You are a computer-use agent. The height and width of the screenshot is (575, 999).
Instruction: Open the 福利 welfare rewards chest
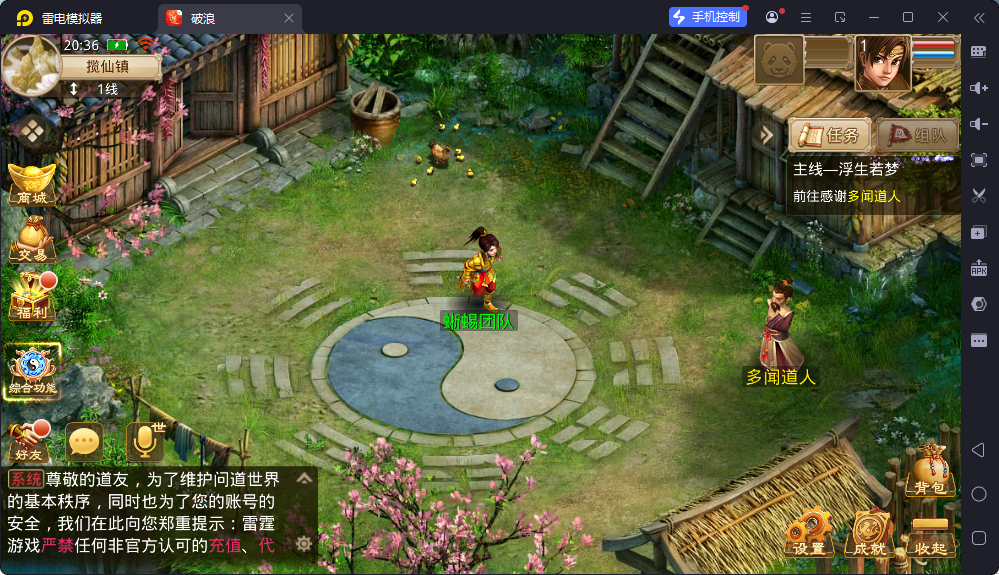(x=31, y=295)
